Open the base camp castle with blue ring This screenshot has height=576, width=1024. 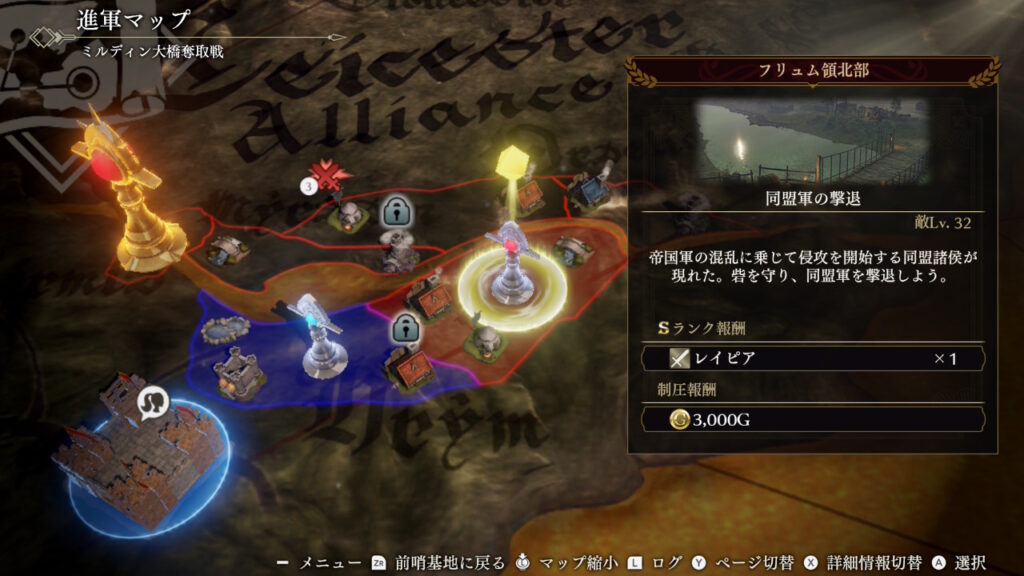coord(139,457)
